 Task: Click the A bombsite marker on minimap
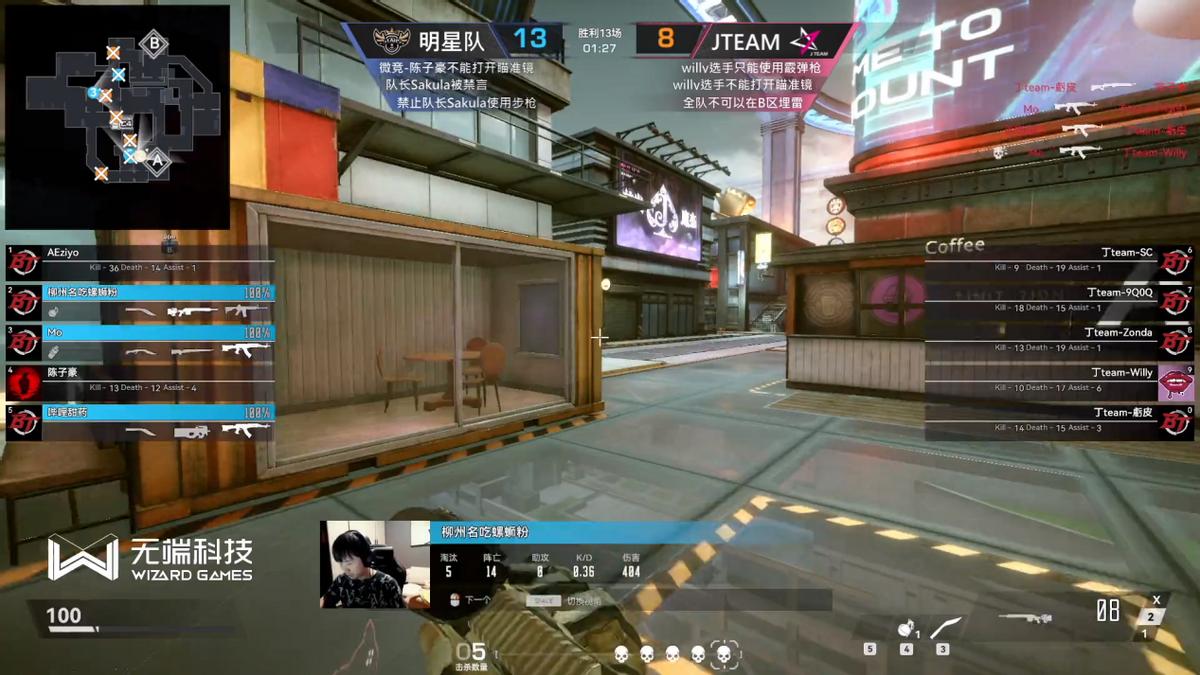[x=157, y=158]
